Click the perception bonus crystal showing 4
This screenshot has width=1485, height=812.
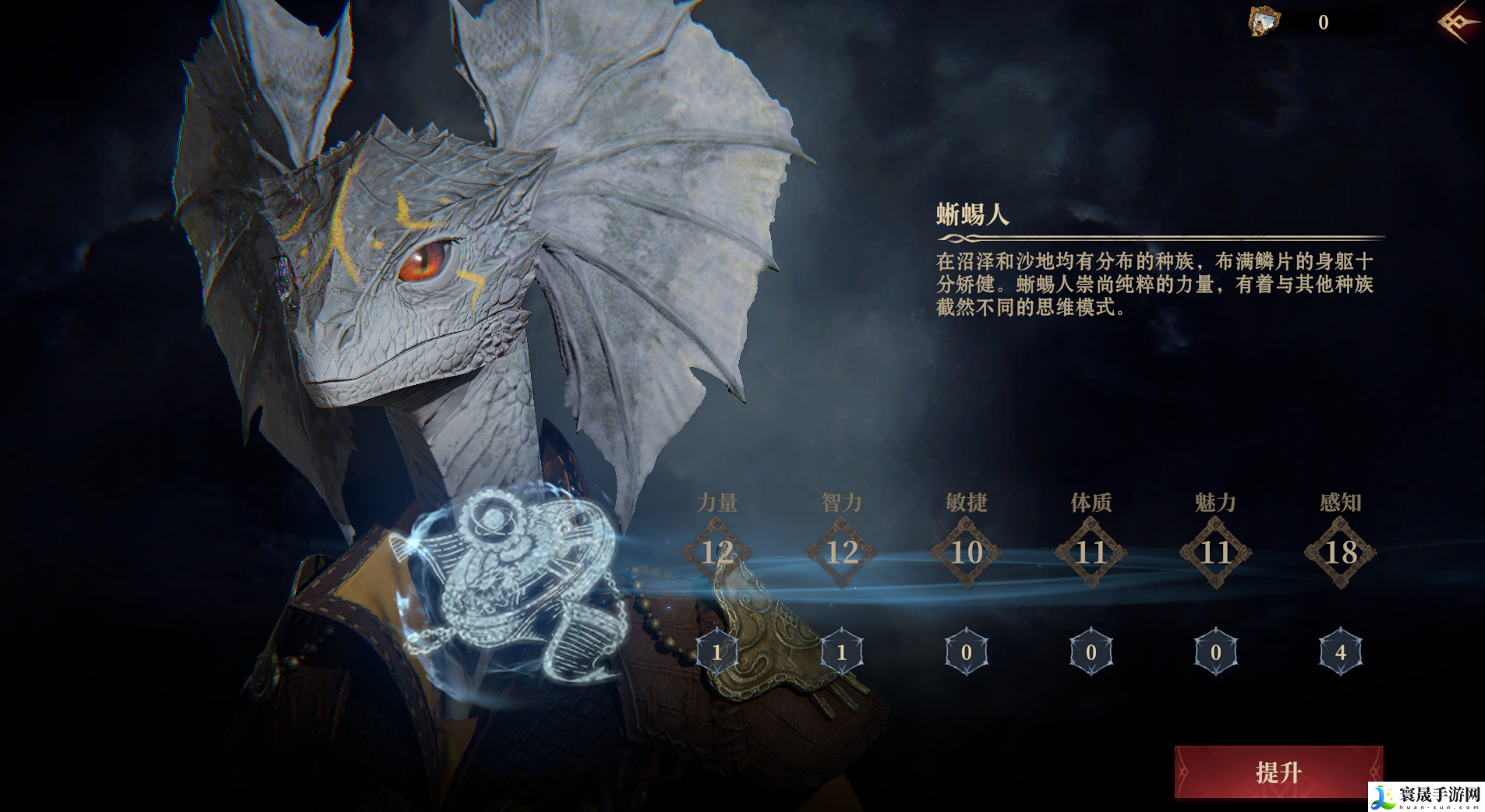coord(1341,652)
